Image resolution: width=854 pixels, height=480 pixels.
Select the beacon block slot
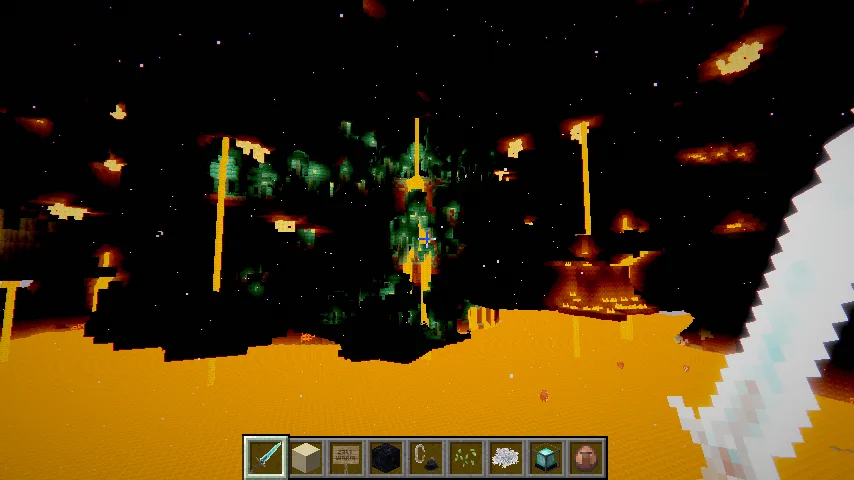(546, 457)
